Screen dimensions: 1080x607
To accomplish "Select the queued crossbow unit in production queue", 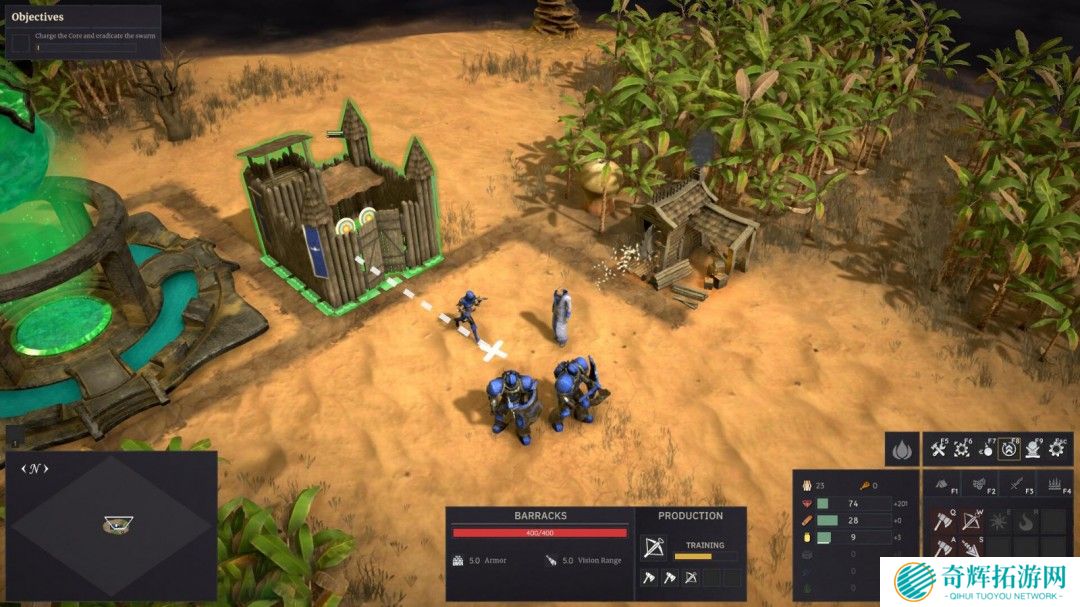I will pyautogui.click(x=691, y=578).
